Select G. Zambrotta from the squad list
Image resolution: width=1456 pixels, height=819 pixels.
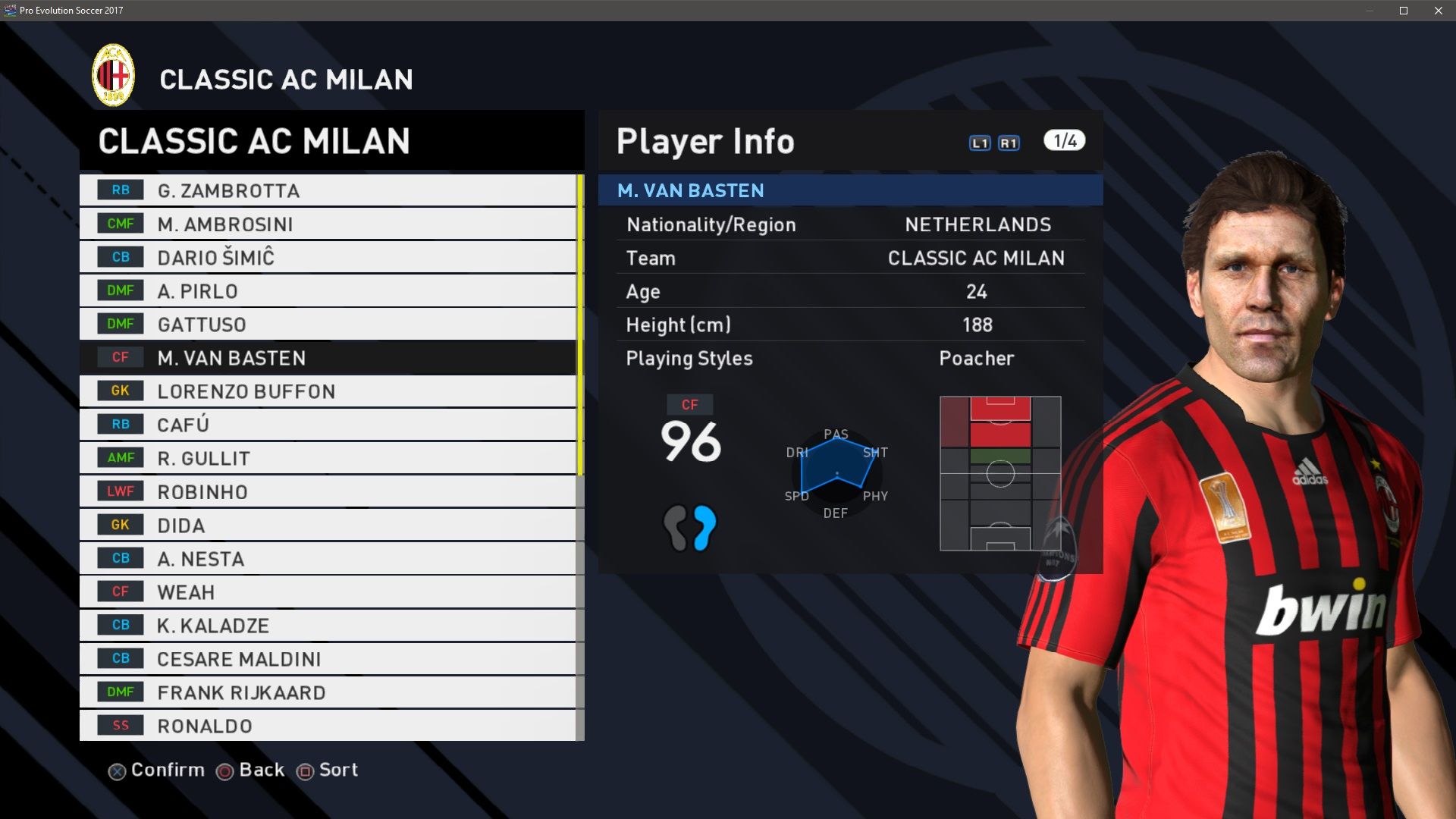click(328, 190)
